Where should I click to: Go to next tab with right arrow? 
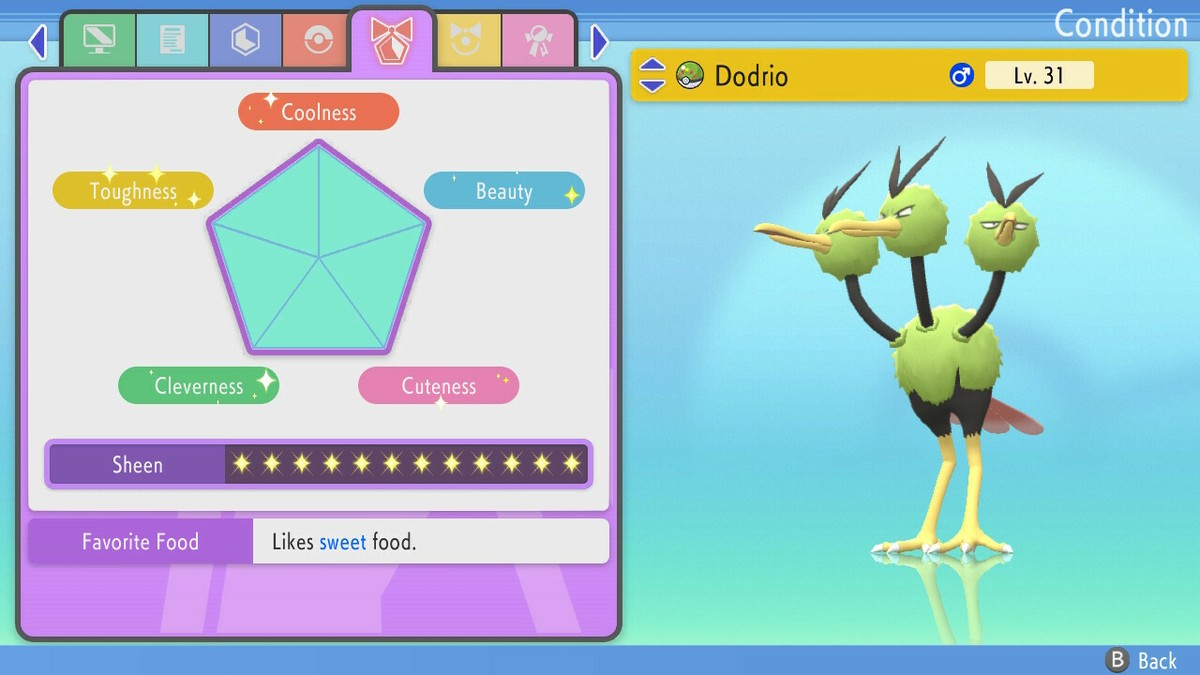click(x=599, y=42)
